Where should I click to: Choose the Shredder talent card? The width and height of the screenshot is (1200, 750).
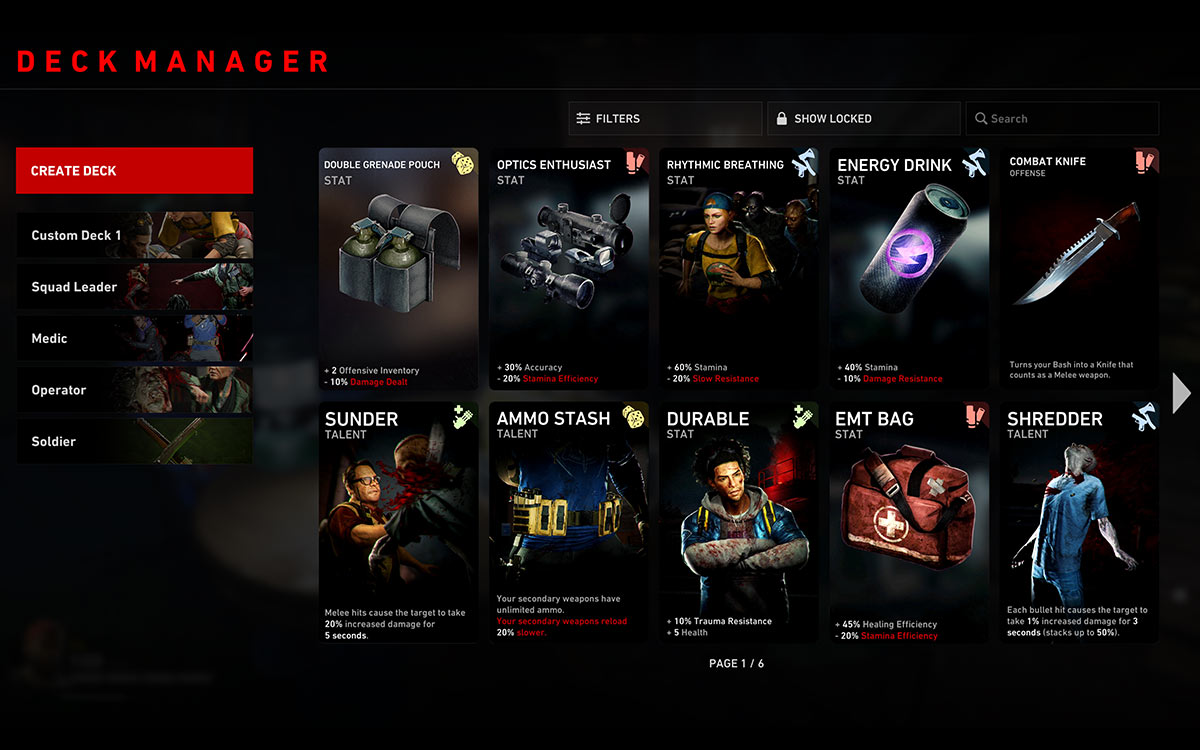1079,522
